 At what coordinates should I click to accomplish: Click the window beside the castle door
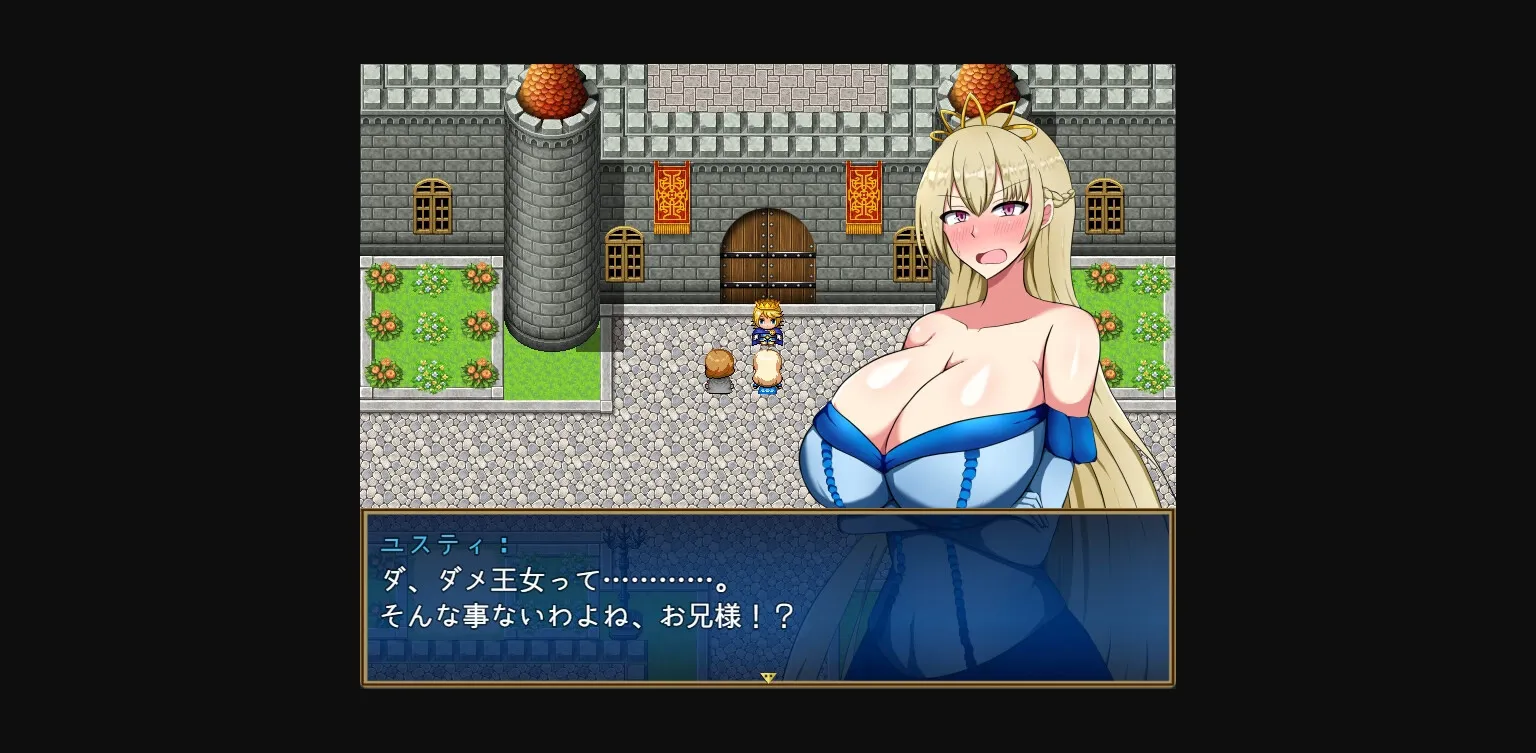tap(623, 255)
